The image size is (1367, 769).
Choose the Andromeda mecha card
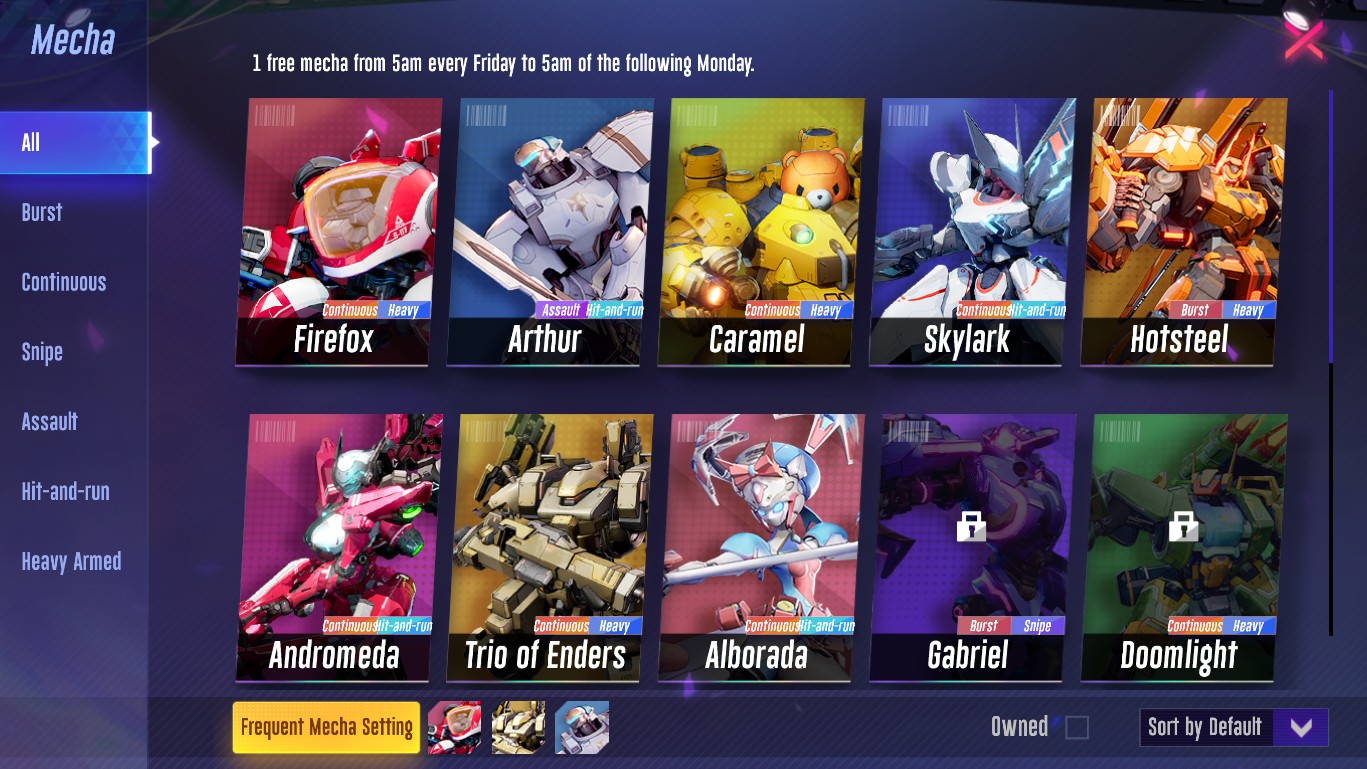(338, 547)
